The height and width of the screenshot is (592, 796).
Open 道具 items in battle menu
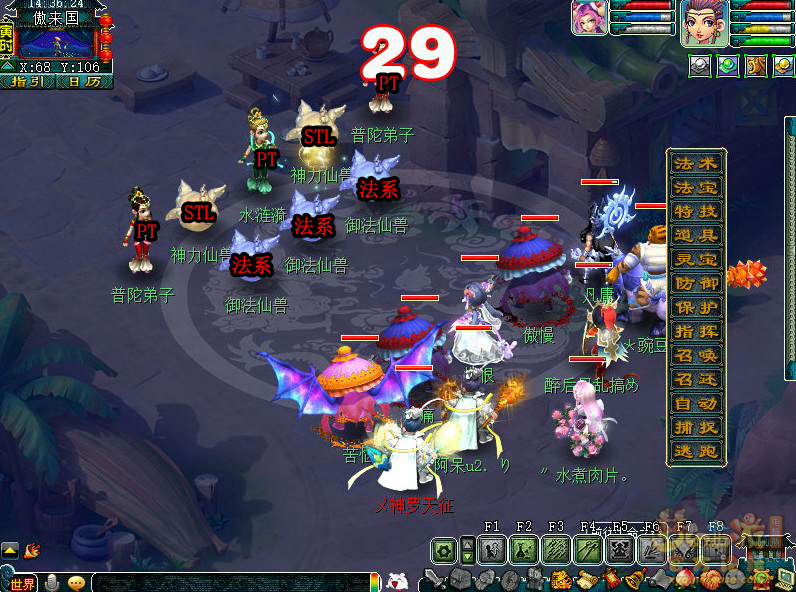[696, 235]
